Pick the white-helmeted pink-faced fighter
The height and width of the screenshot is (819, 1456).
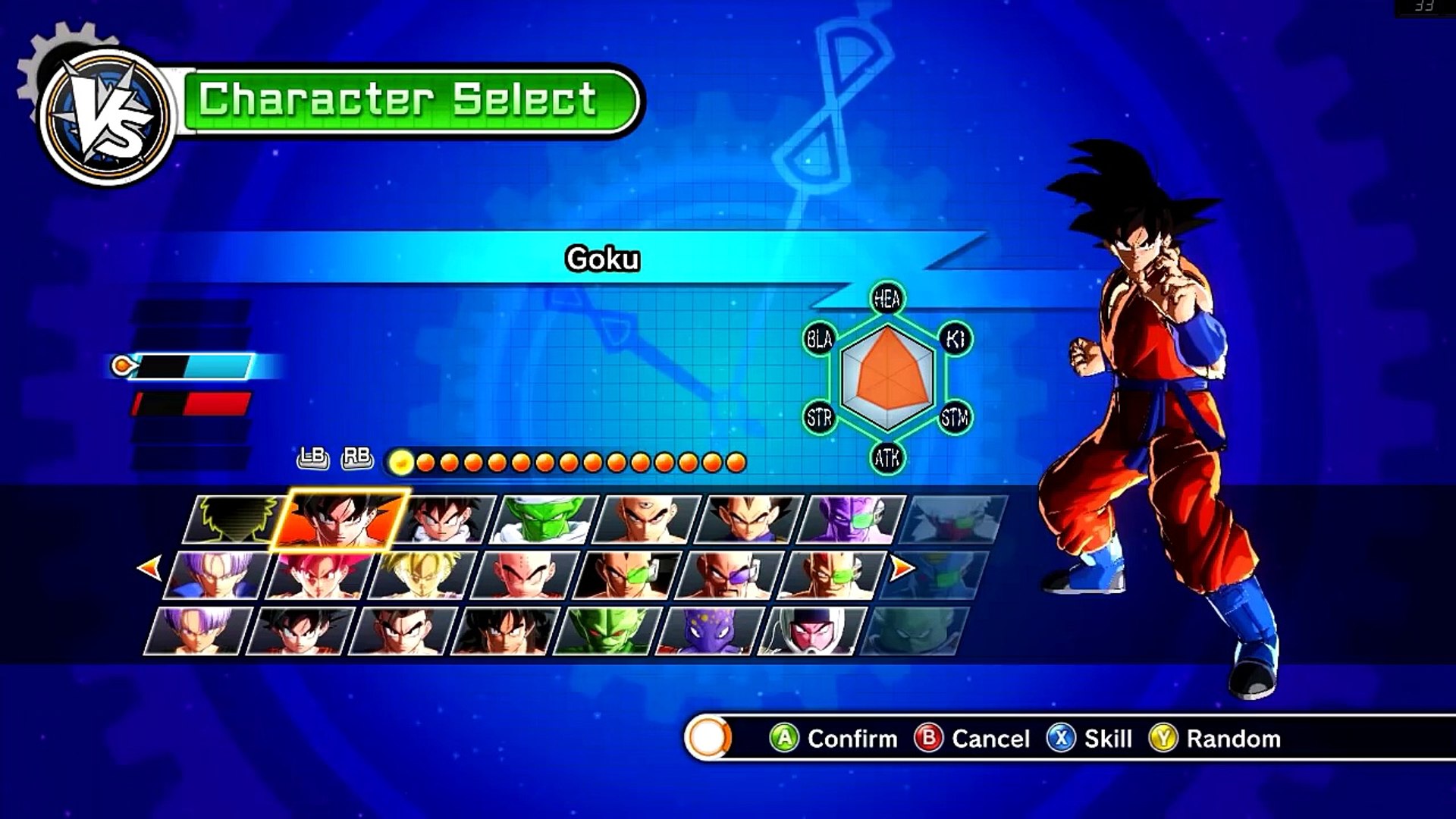811,631
